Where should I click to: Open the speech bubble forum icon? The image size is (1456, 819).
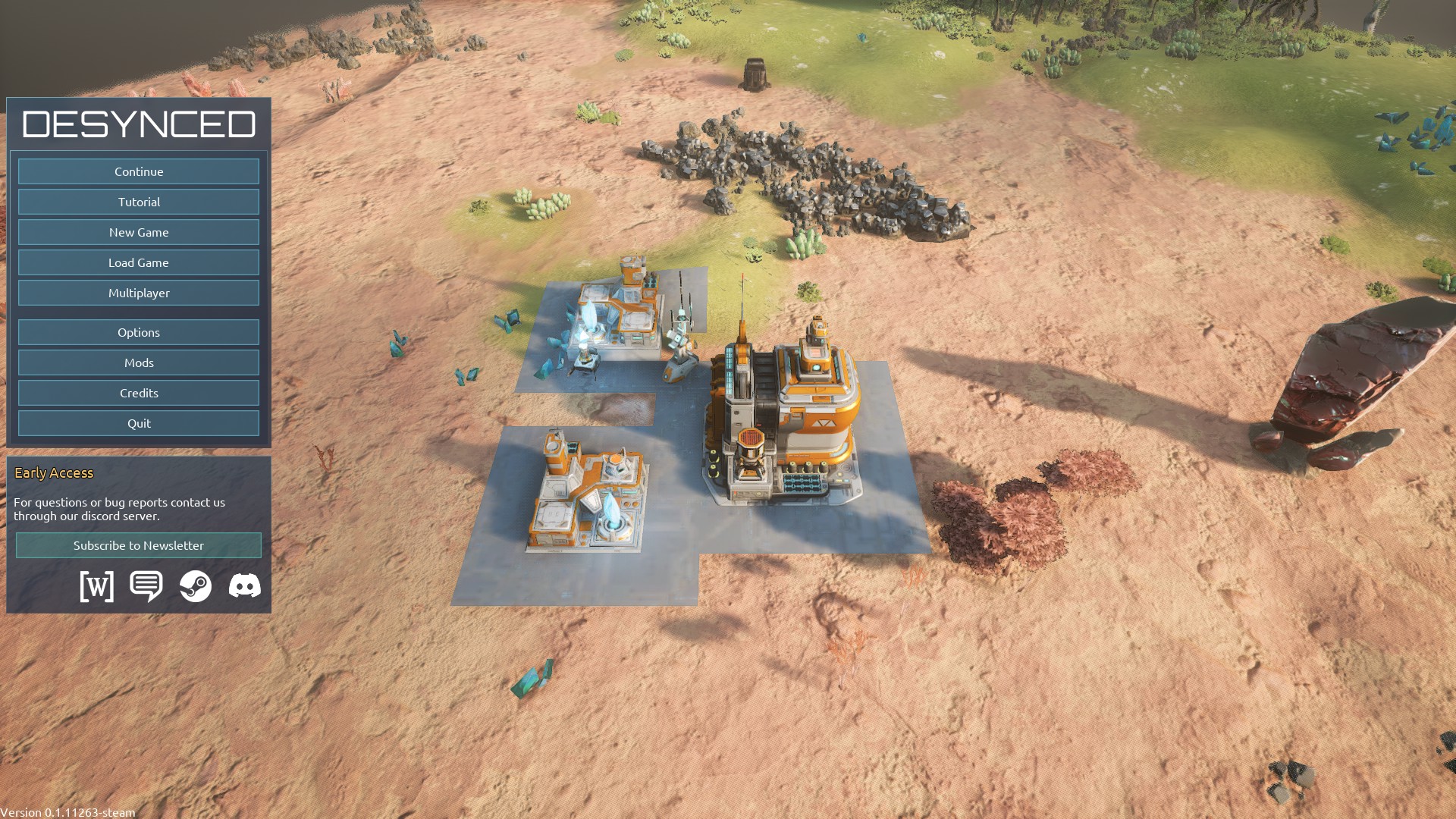pos(146,586)
